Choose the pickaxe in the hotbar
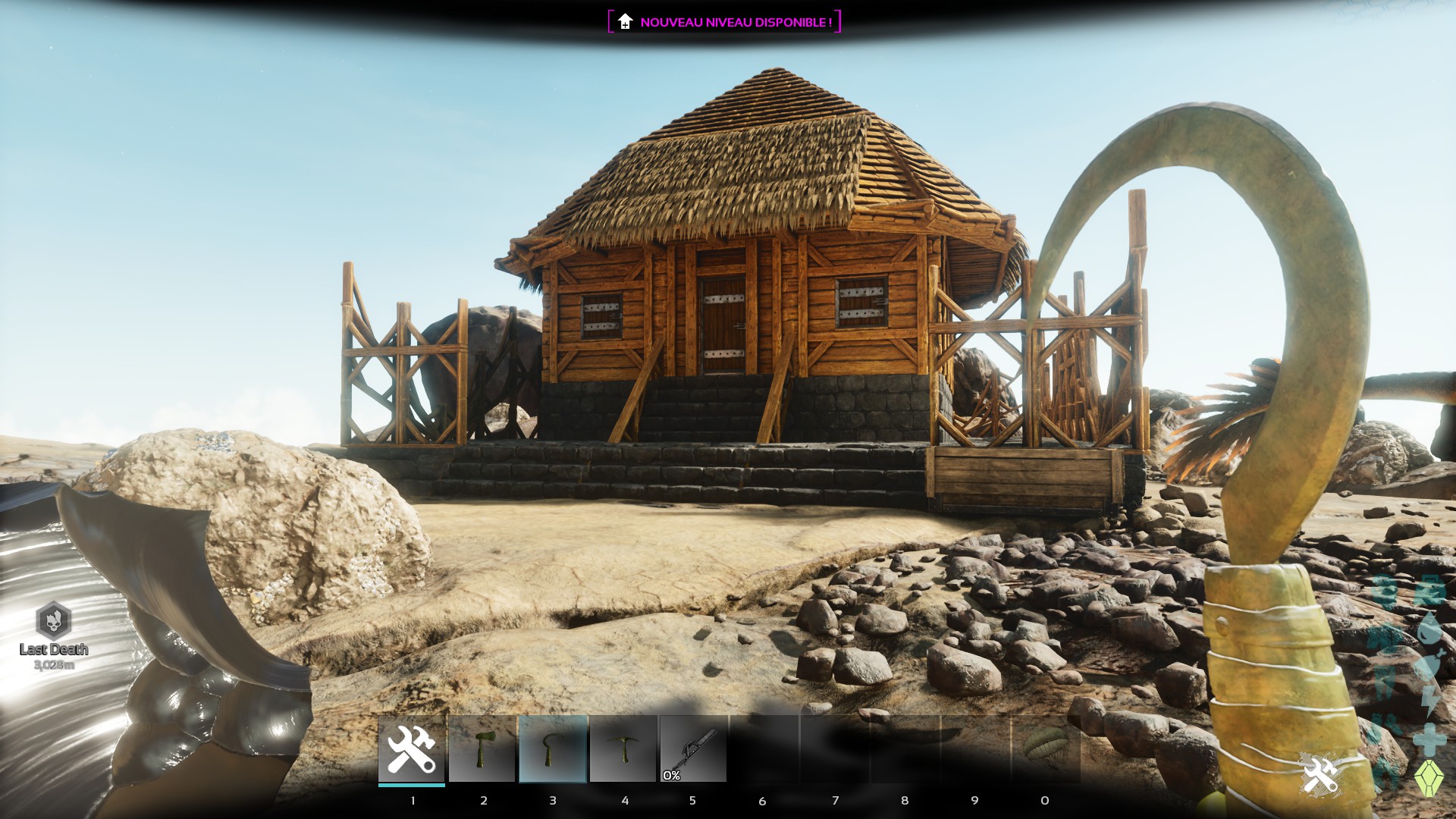Screen dimensions: 1456x819 (623, 749)
